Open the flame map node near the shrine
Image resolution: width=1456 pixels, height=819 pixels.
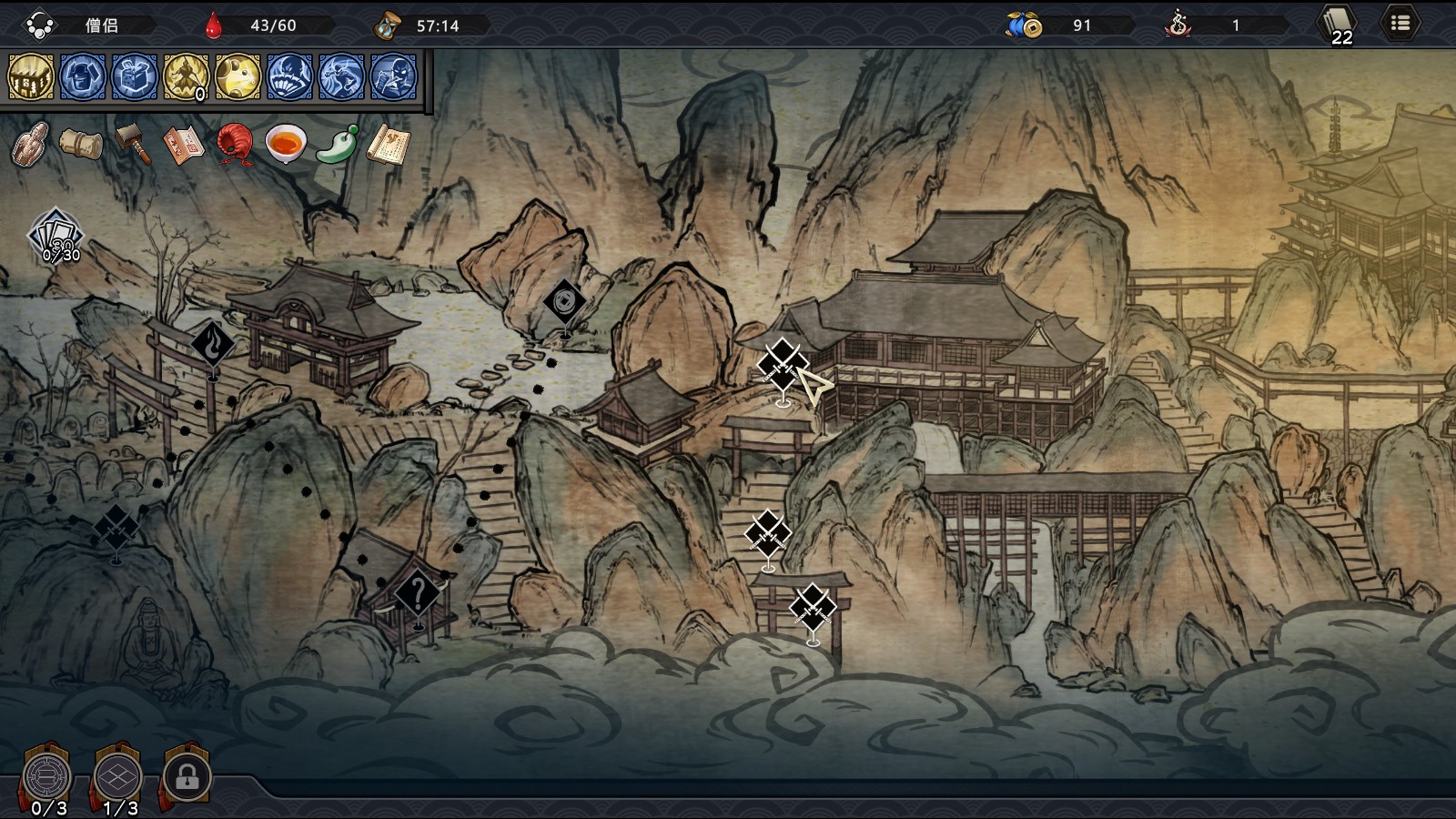pyautogui.click(x=211, y=344)
